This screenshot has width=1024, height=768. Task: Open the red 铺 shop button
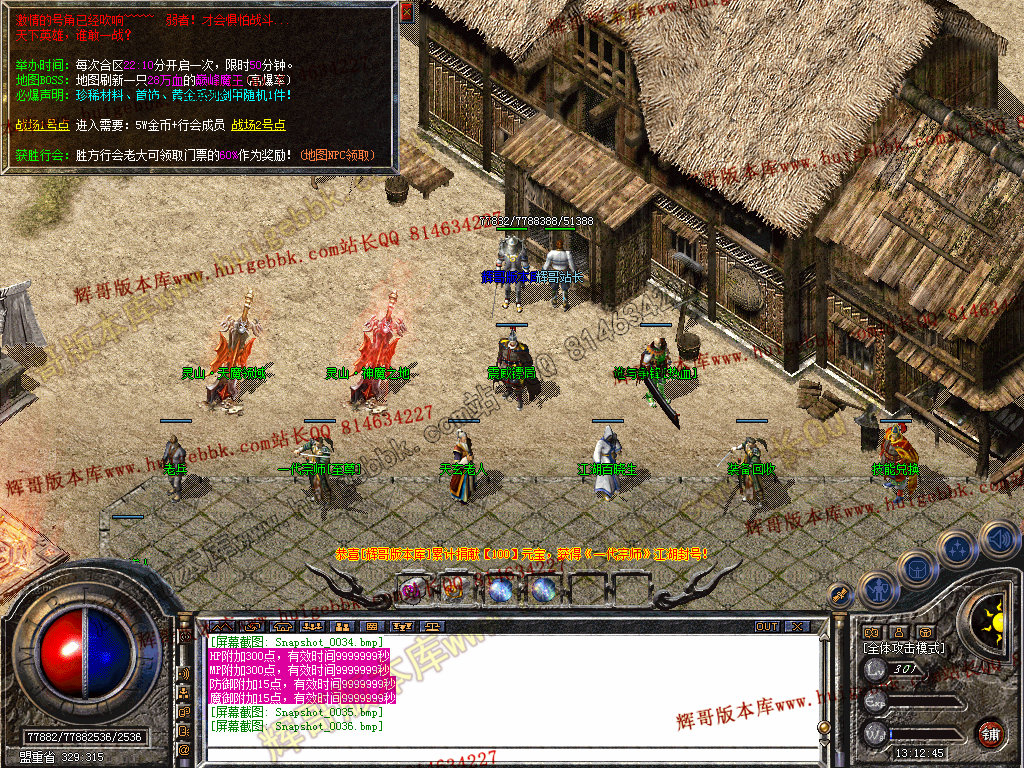tap(991, 733)
